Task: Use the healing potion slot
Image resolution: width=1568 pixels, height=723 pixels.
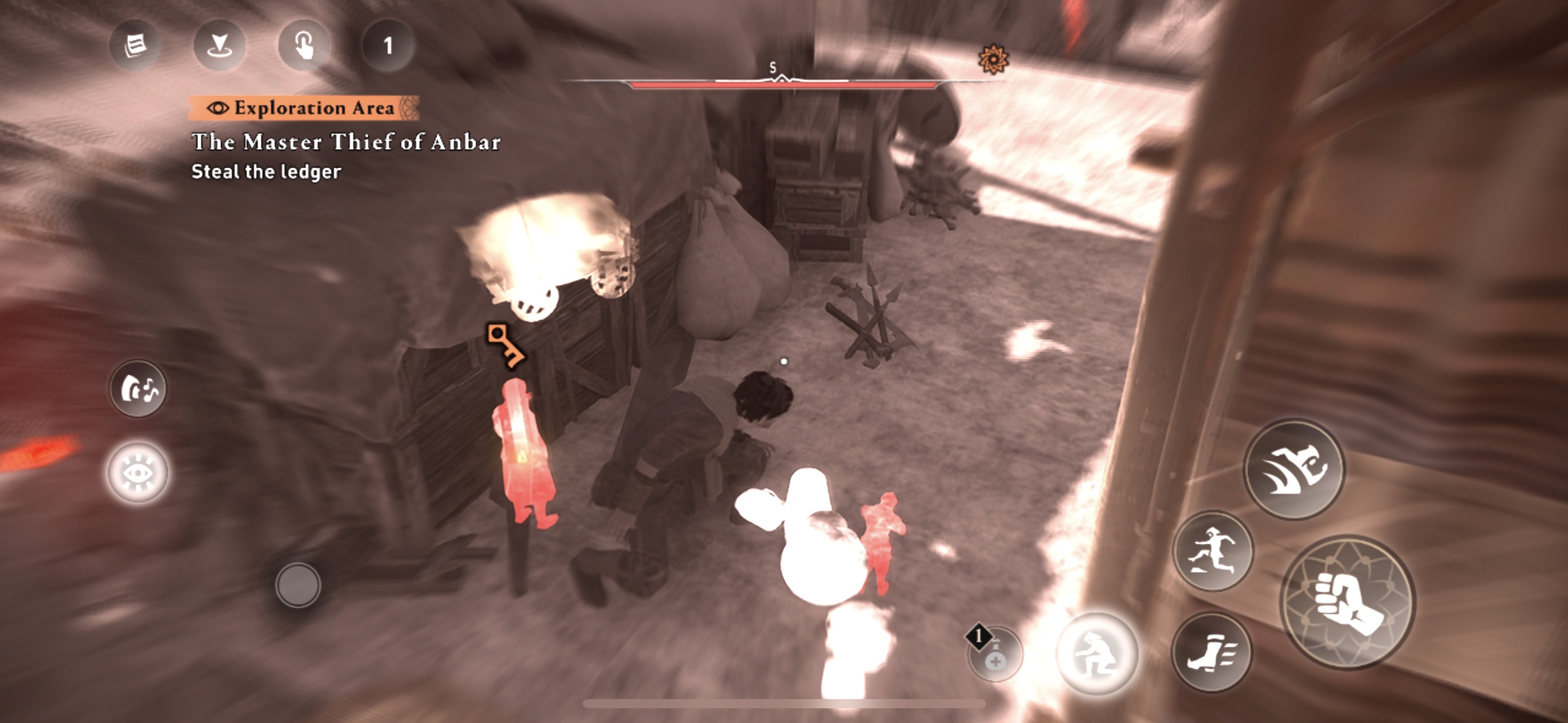Action: click(x=994, y=655)
